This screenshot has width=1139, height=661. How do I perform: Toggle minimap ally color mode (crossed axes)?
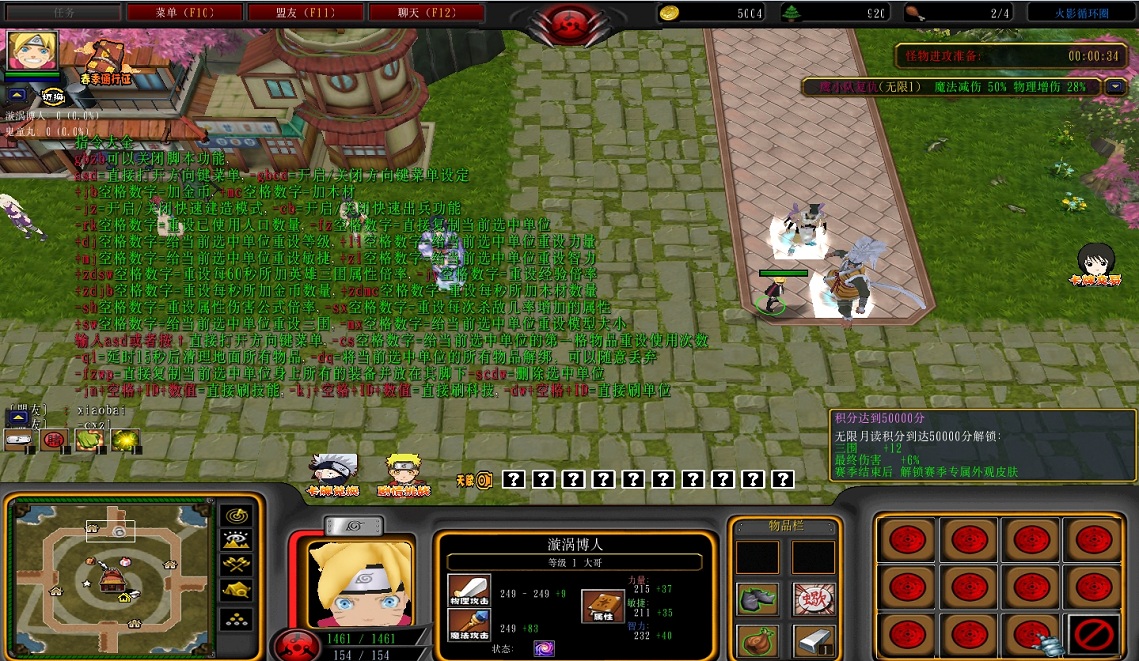pyautogui.click(x=236, y=566)
